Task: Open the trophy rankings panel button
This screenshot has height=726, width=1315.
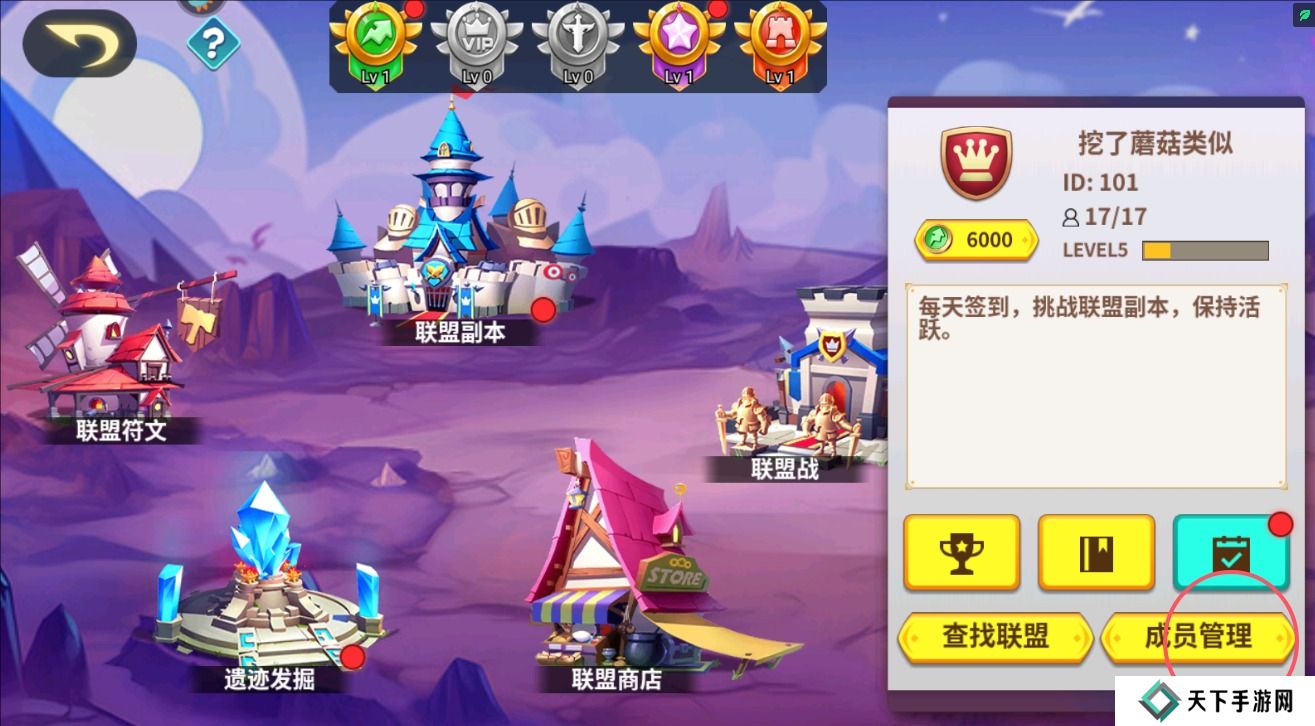Action: 961,551
